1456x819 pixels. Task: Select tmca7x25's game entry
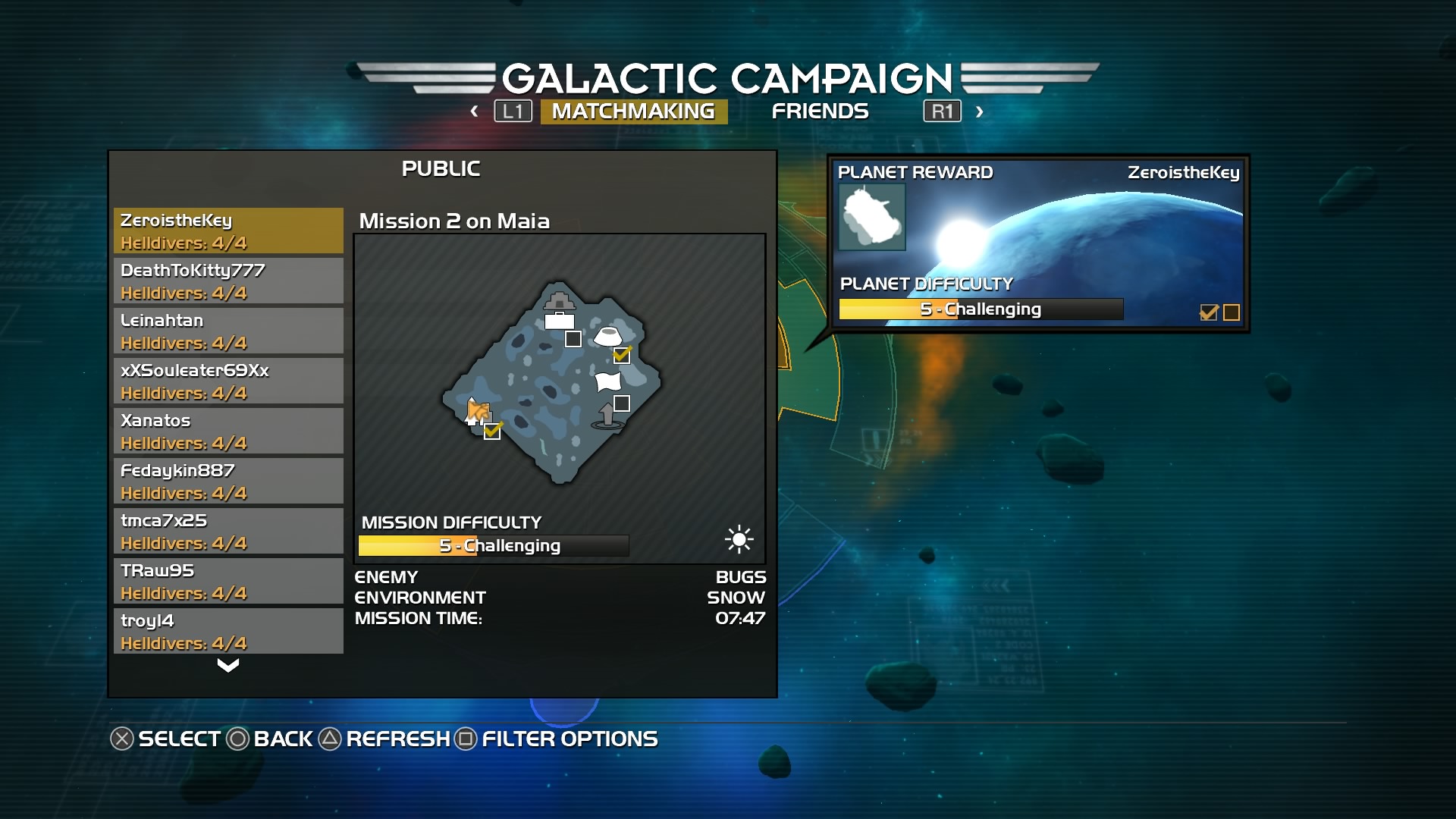click(x=228, y=531)
